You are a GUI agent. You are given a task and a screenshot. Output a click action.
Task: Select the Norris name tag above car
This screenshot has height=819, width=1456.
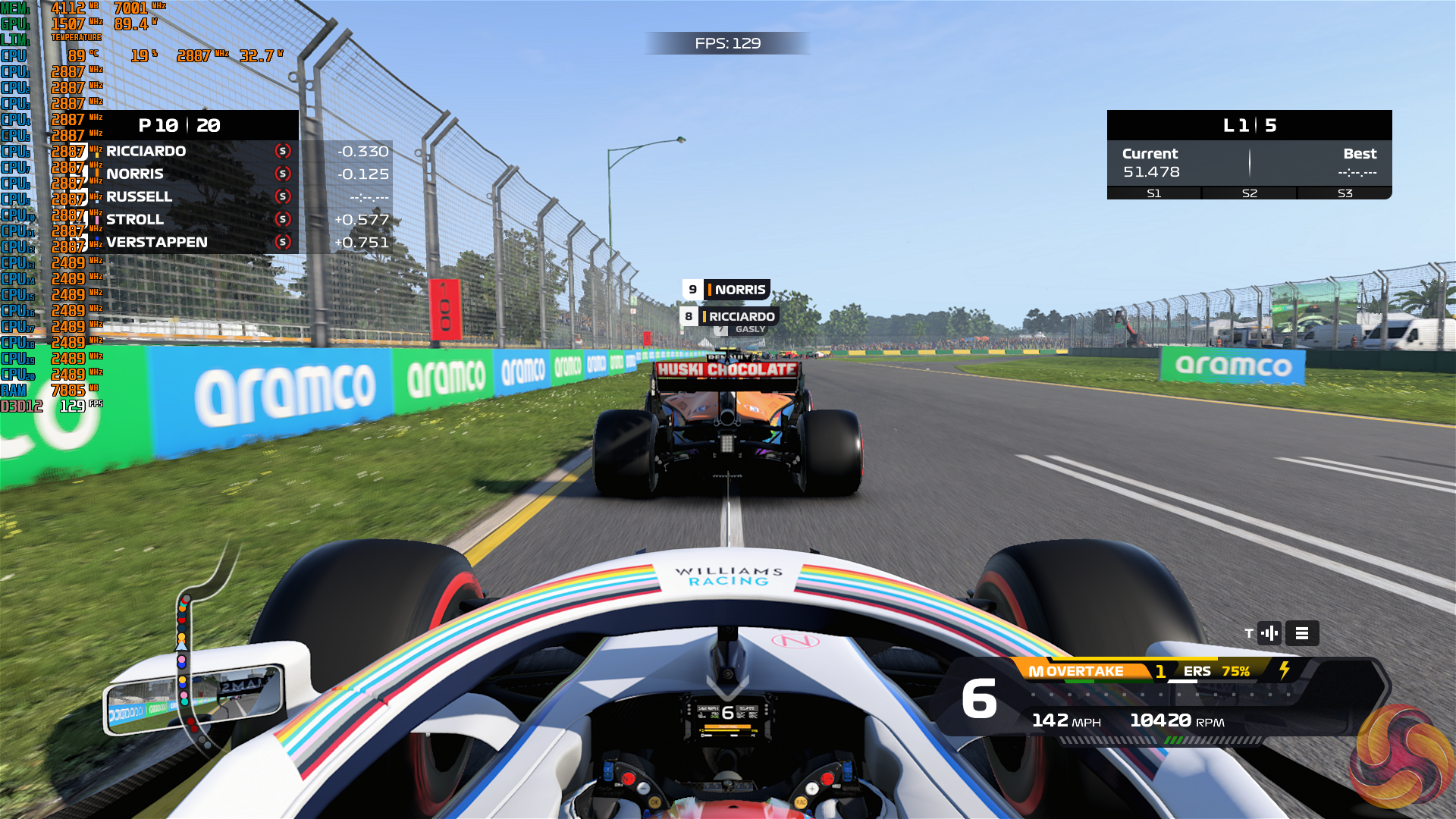pos(726,290)
